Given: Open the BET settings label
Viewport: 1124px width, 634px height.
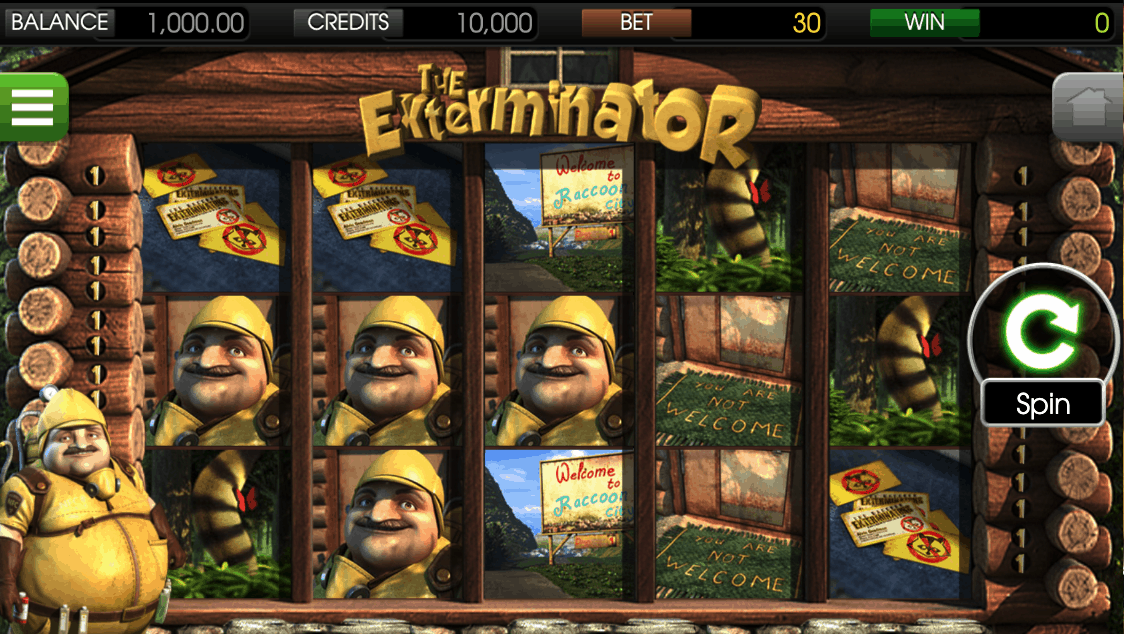Looking at the screenshot, I should tap(636, 23).
